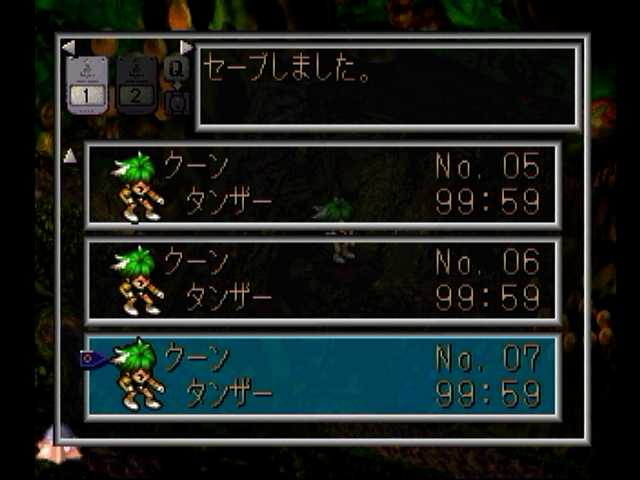The image size is (640, 480).
Task: Select memory card slot 1
Action: (87, 85)
